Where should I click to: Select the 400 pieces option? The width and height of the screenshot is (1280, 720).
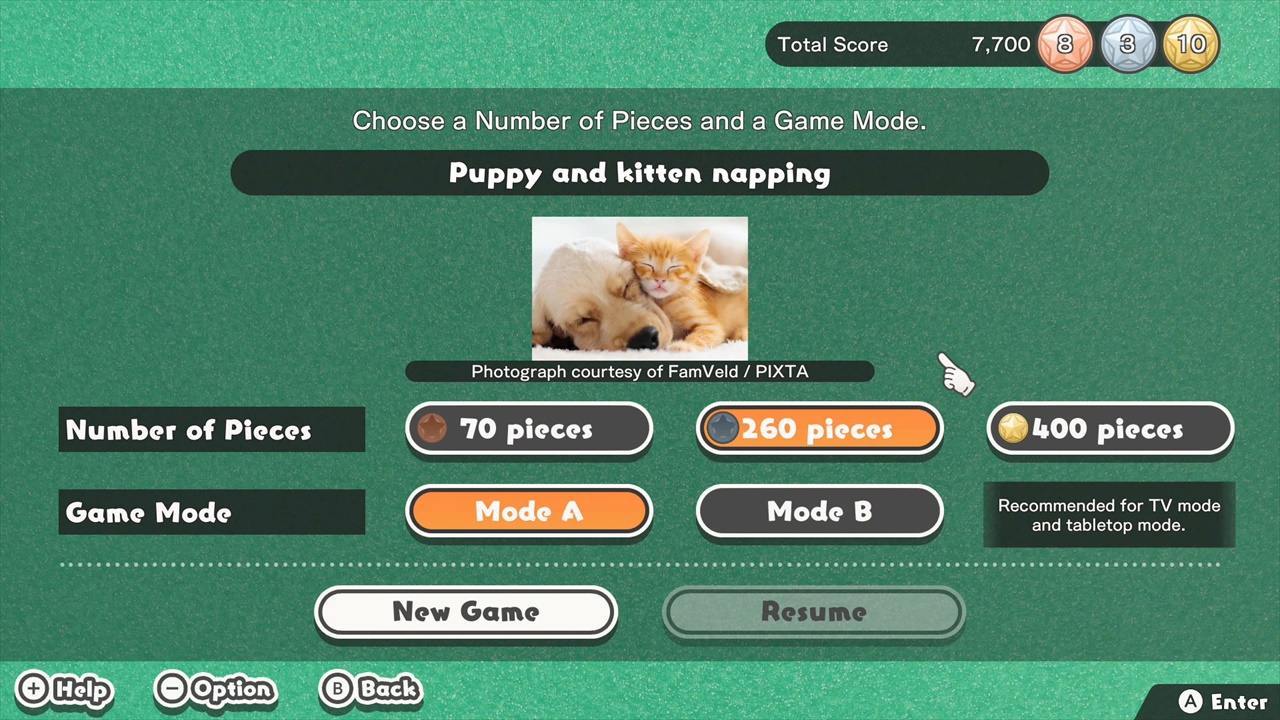pyautogui.click(x=1110, y=429)
